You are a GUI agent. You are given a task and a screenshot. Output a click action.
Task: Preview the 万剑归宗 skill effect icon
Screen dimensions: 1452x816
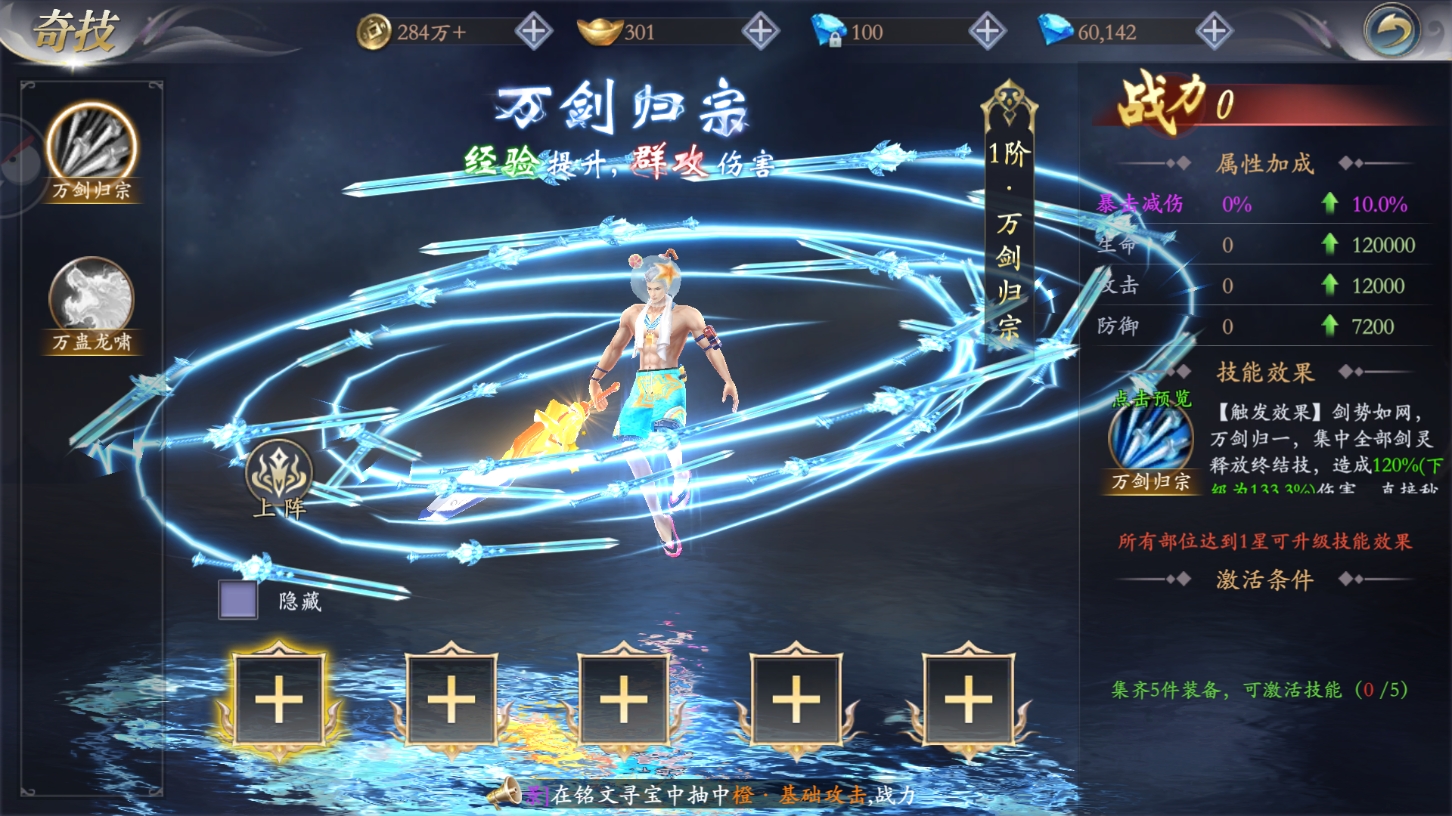coord(1151,442)
